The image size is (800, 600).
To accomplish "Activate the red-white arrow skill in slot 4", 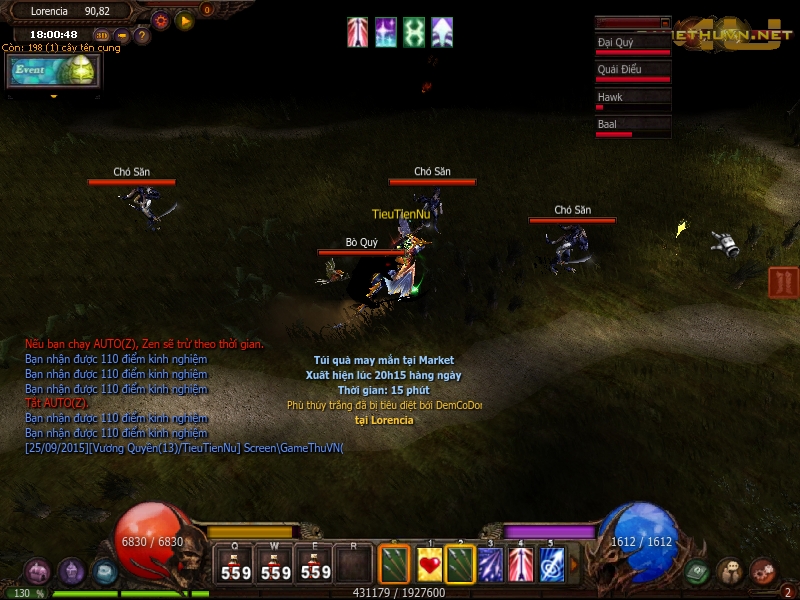I will [x=521, y=564].
